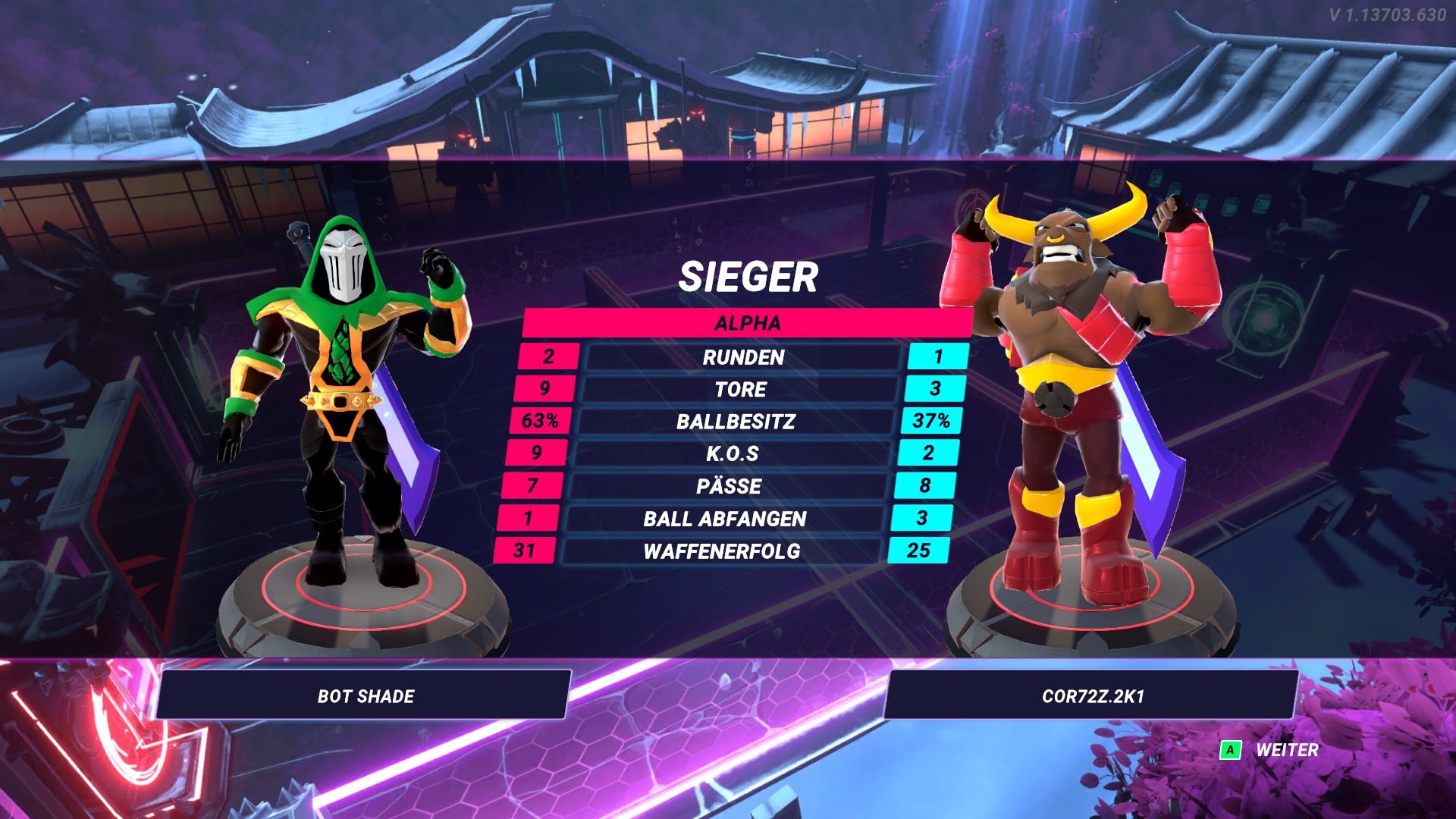The width and height of the screenshot is (1456, 819).
Task: Continue with the Weiter button
Action: coord(1271,750)
